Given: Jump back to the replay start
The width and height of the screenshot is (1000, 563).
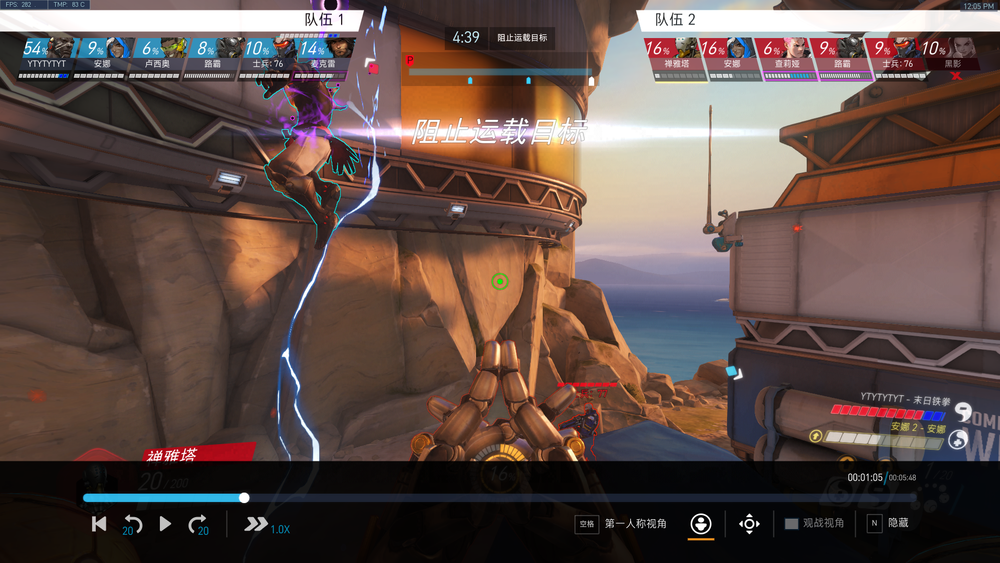Looking at the screenshot, I should click(x=99, y=524).
